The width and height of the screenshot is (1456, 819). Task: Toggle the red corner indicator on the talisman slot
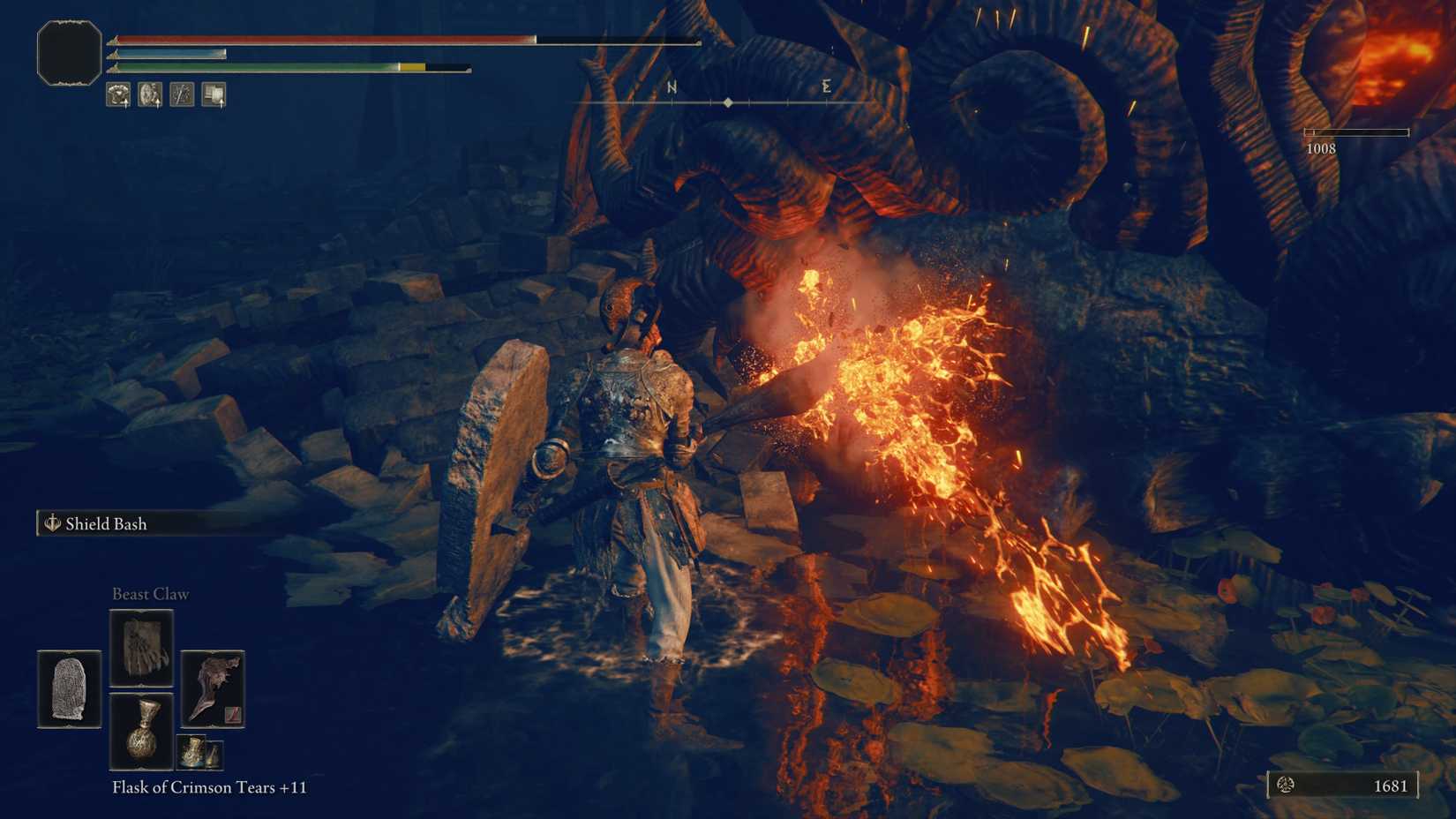(233, 715)
